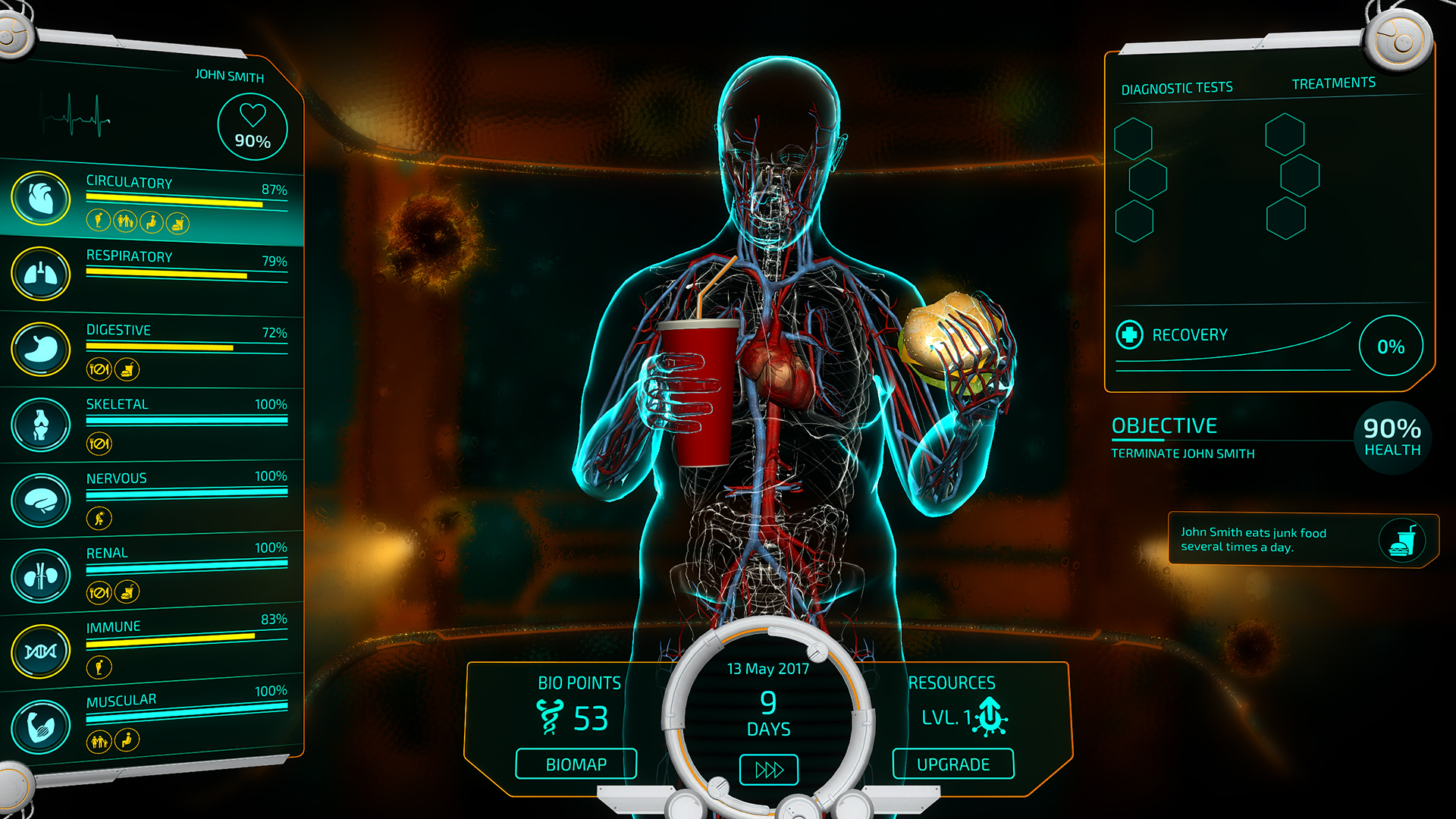1456x819 pixels.
Task: Click the Renal system kidney icon
Action: [x=42, y=573]
